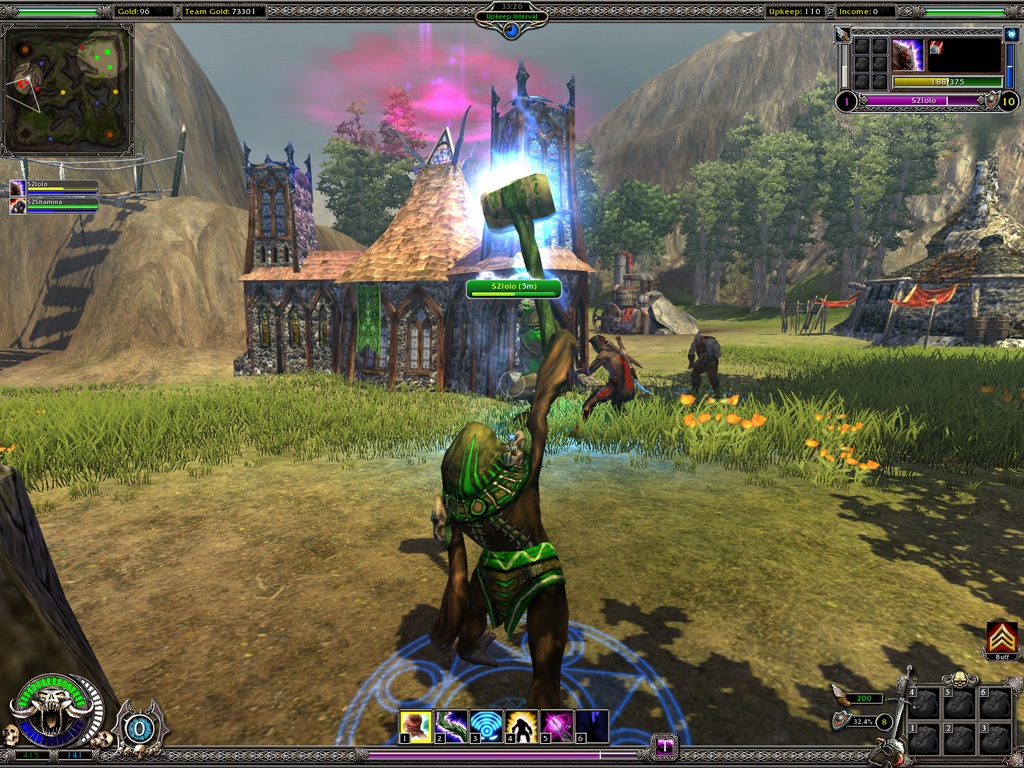1024x768 pixels.
Task: Cast the blue wave rings ability
Action: 486,726
